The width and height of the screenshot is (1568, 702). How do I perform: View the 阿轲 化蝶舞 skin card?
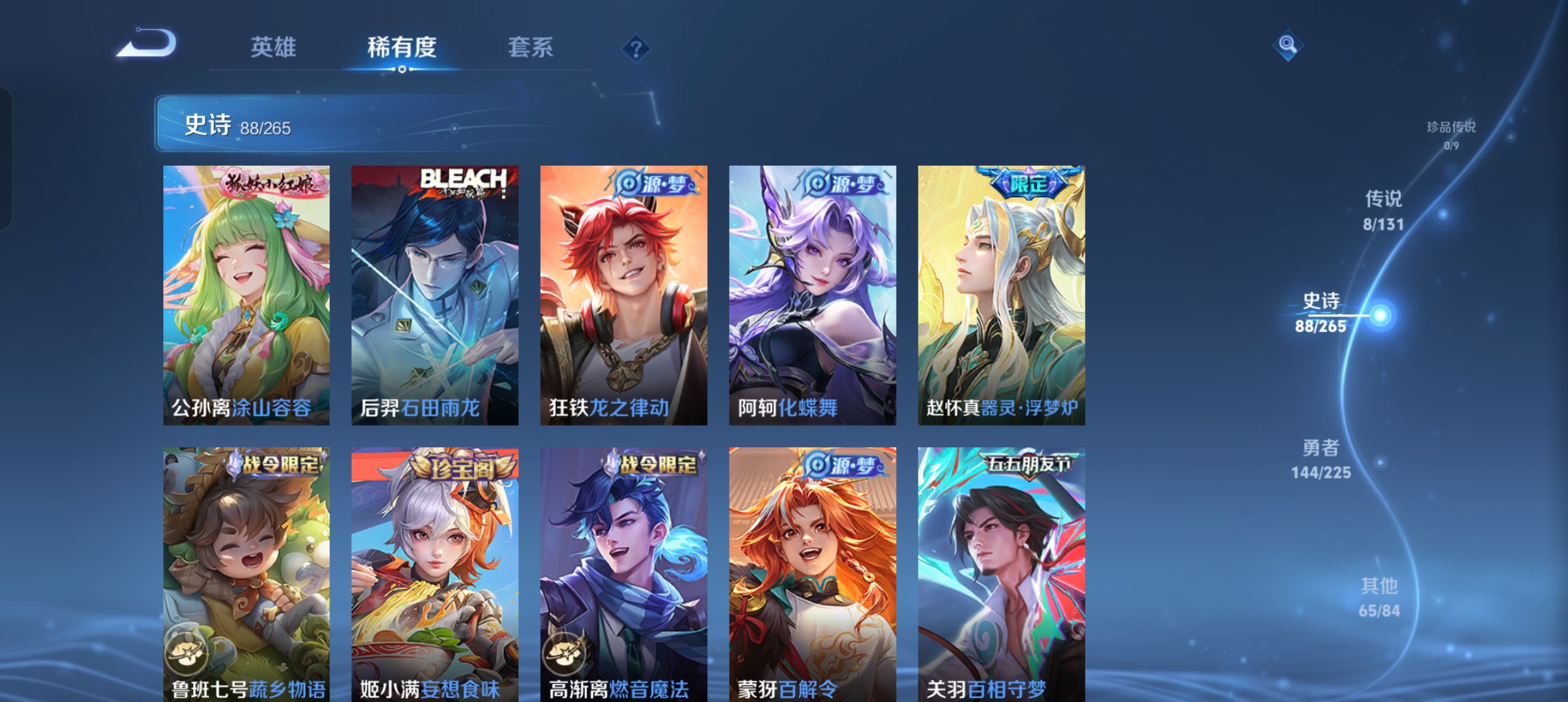(x=813, y=295)
